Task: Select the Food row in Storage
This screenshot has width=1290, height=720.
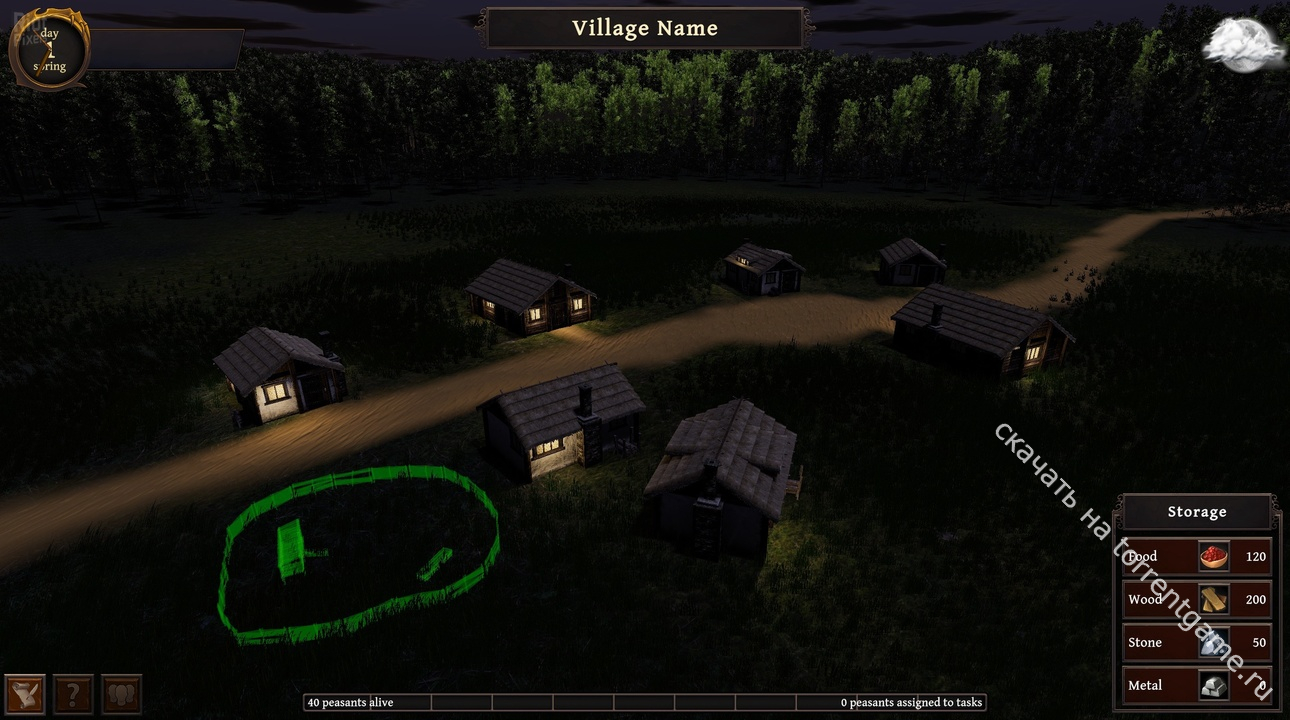Action: [1196, 556]
